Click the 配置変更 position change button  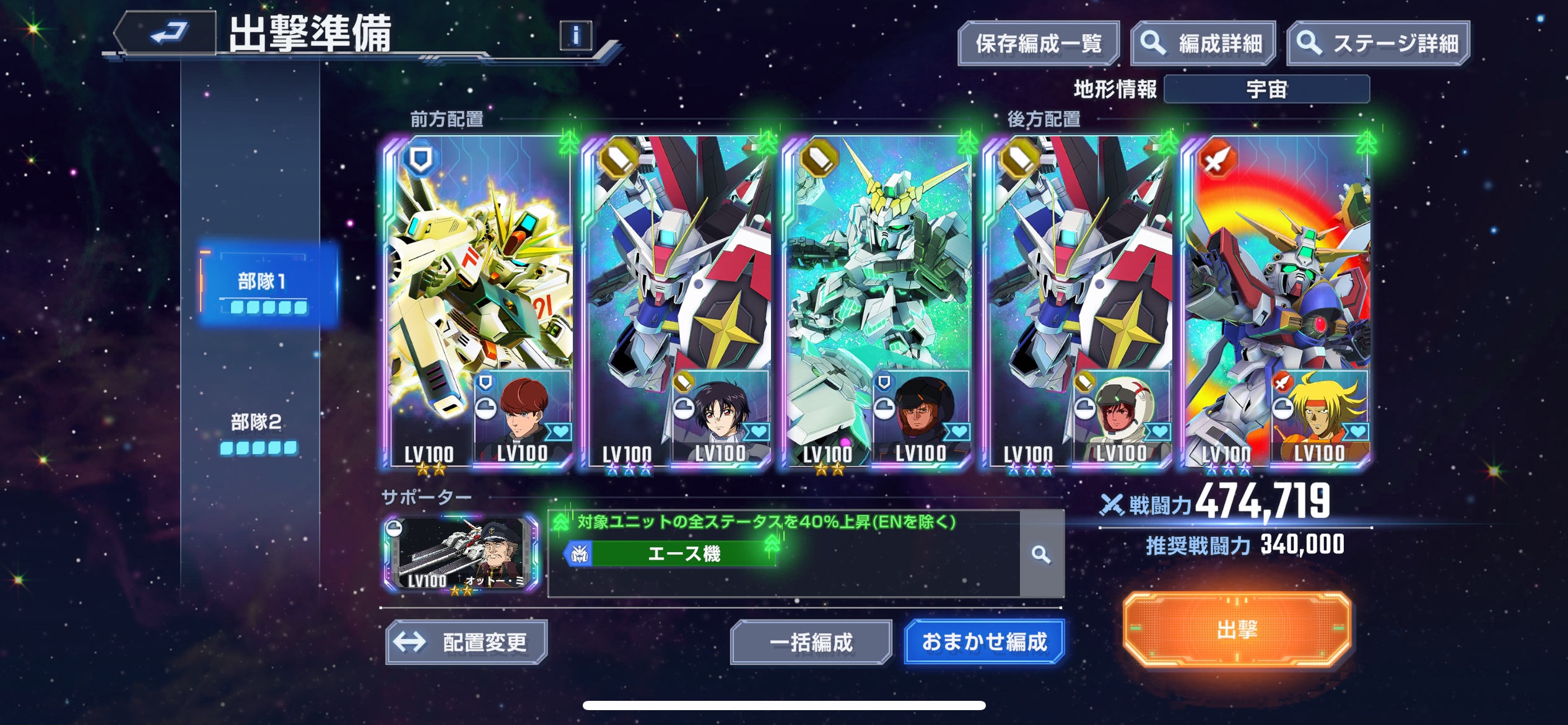click(x=466, y=642)
